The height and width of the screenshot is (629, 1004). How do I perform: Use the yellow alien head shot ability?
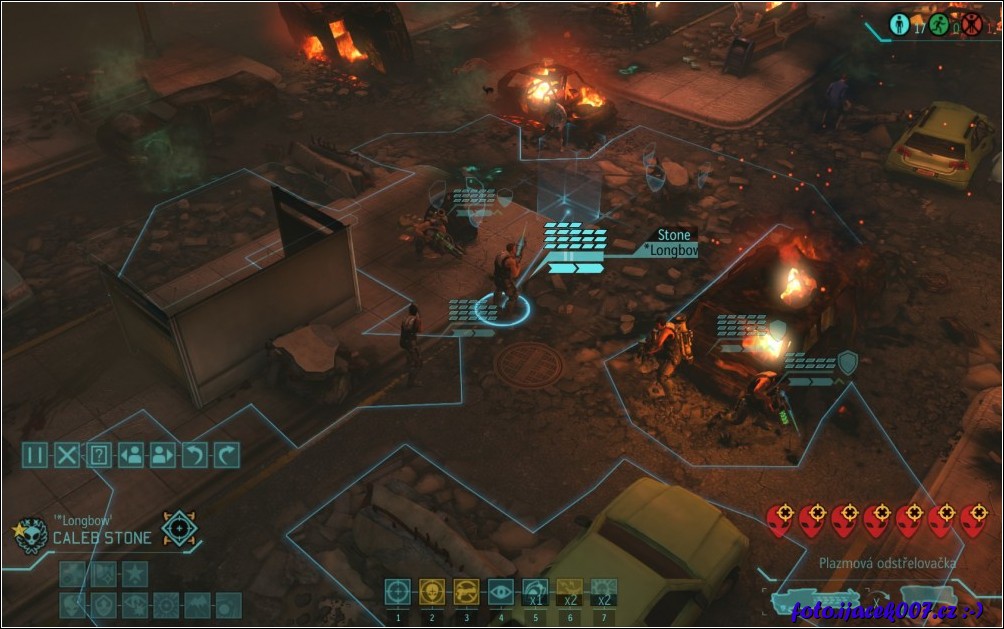click(x=432, y=592)
